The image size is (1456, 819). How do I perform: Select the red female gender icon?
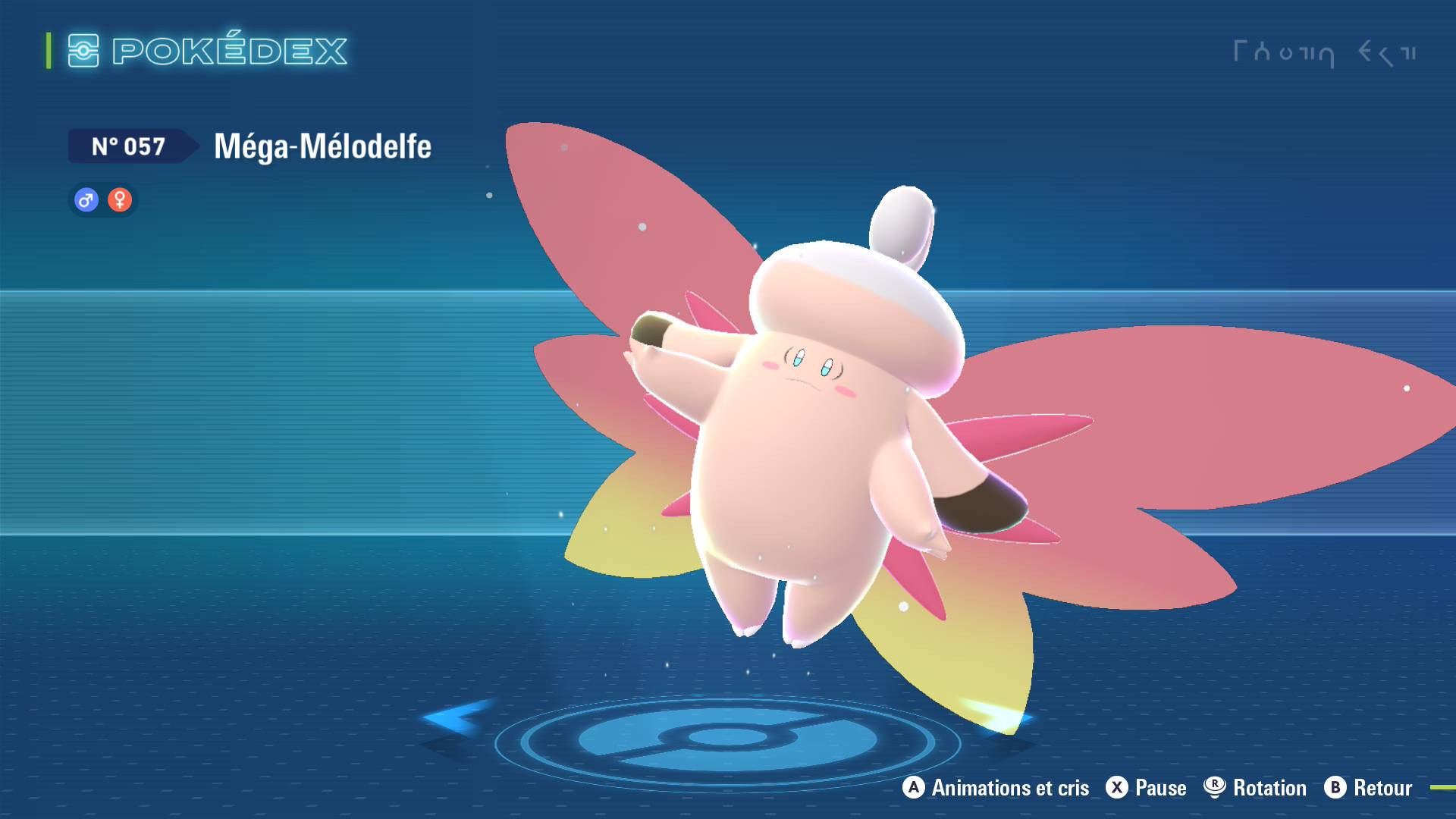(120, 200)
